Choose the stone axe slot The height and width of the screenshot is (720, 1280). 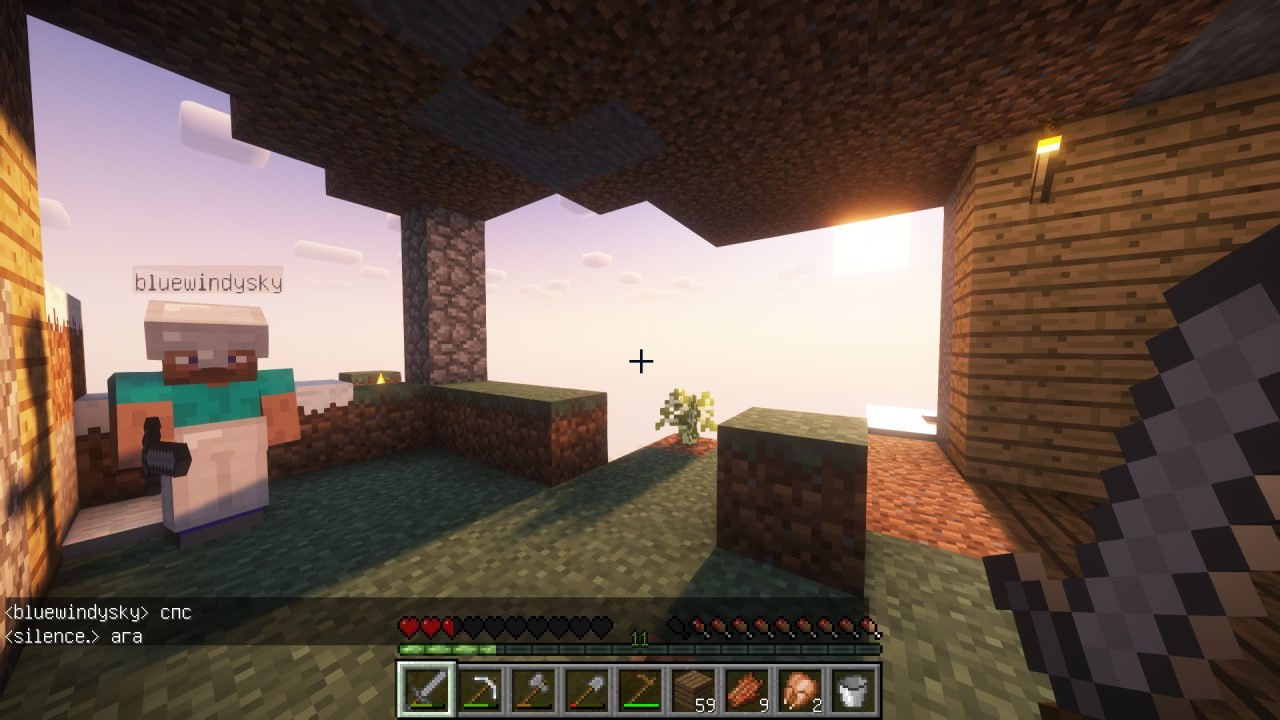[533, 690]
